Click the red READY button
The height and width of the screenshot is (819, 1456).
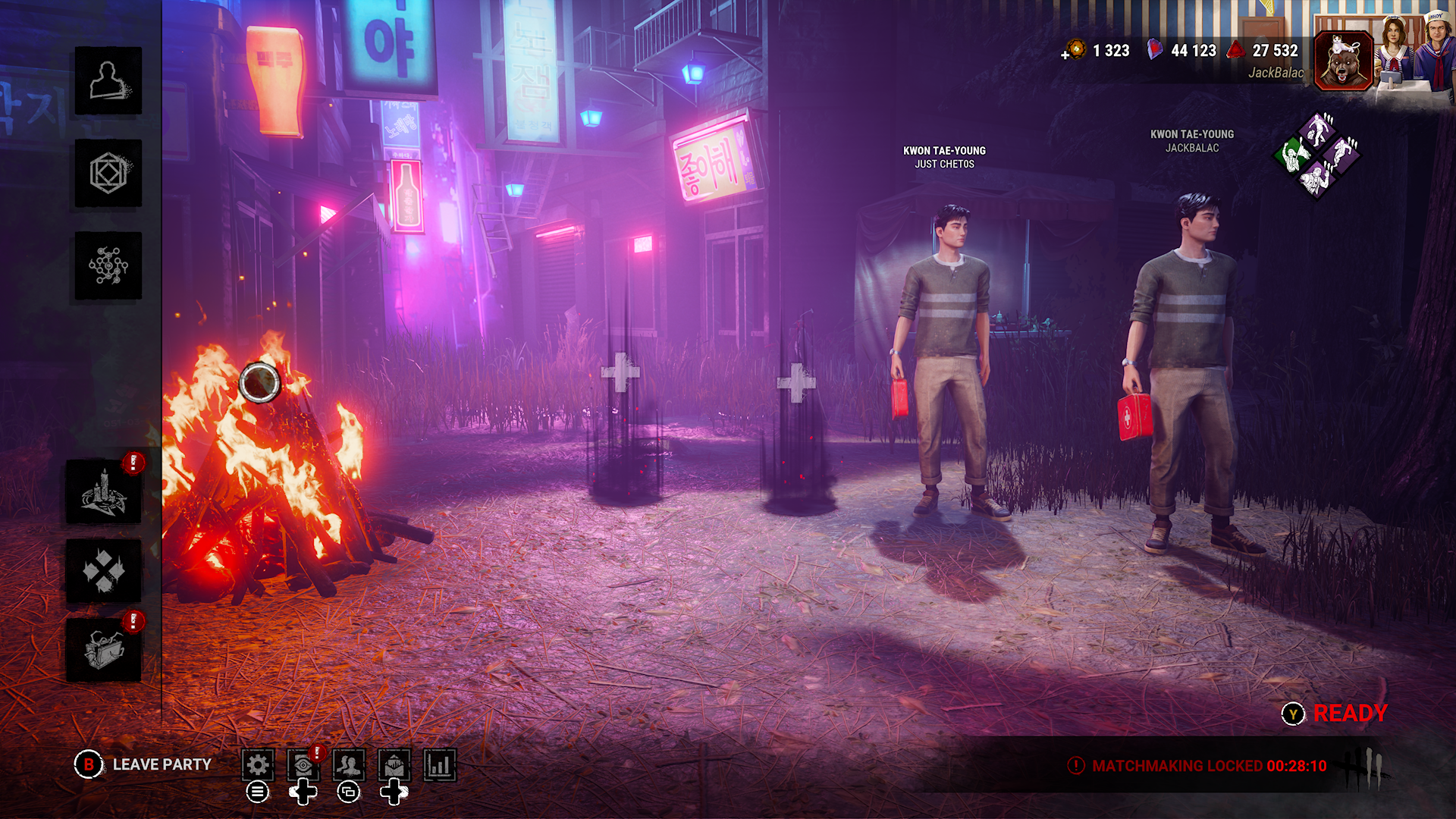pyautogui.click(x=1350, y=714)
